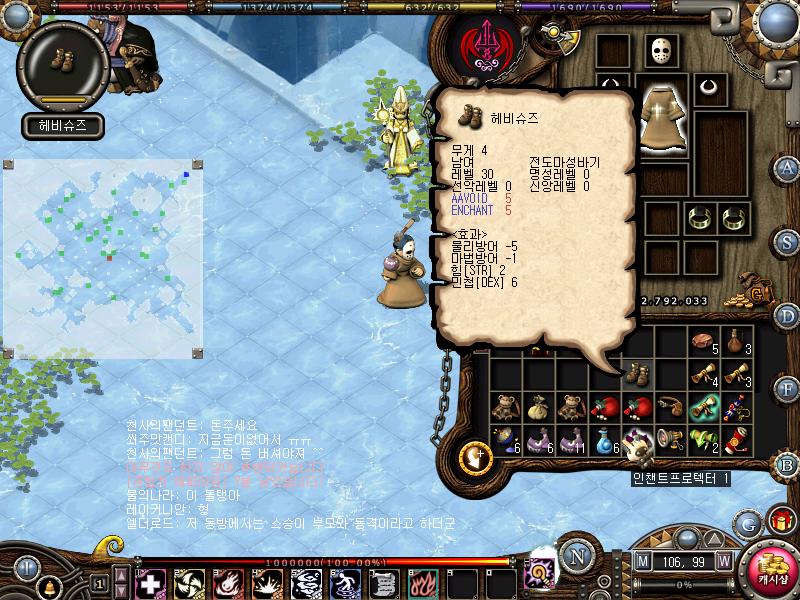Click the round S side button

787,241
